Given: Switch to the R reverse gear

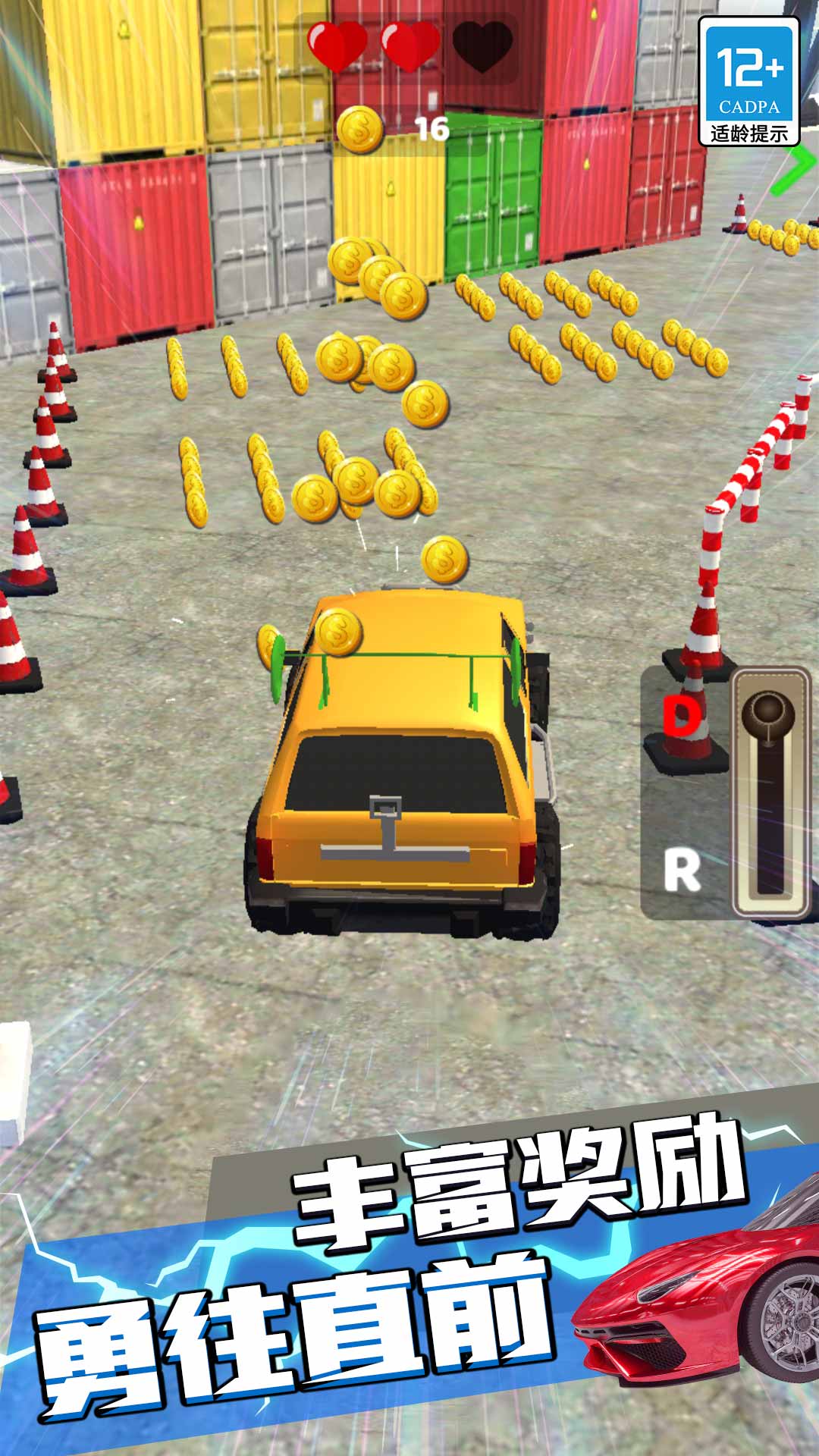Looking at the screenshot, I should click(682, 870).
